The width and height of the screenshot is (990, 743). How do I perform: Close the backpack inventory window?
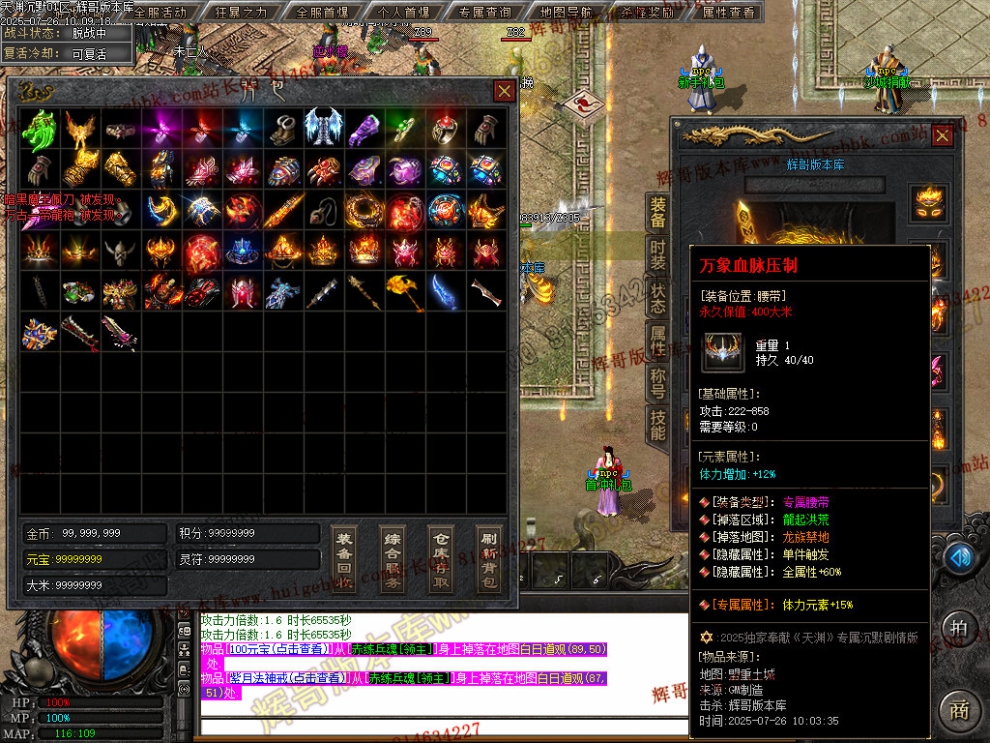click(x=504, y=91)
